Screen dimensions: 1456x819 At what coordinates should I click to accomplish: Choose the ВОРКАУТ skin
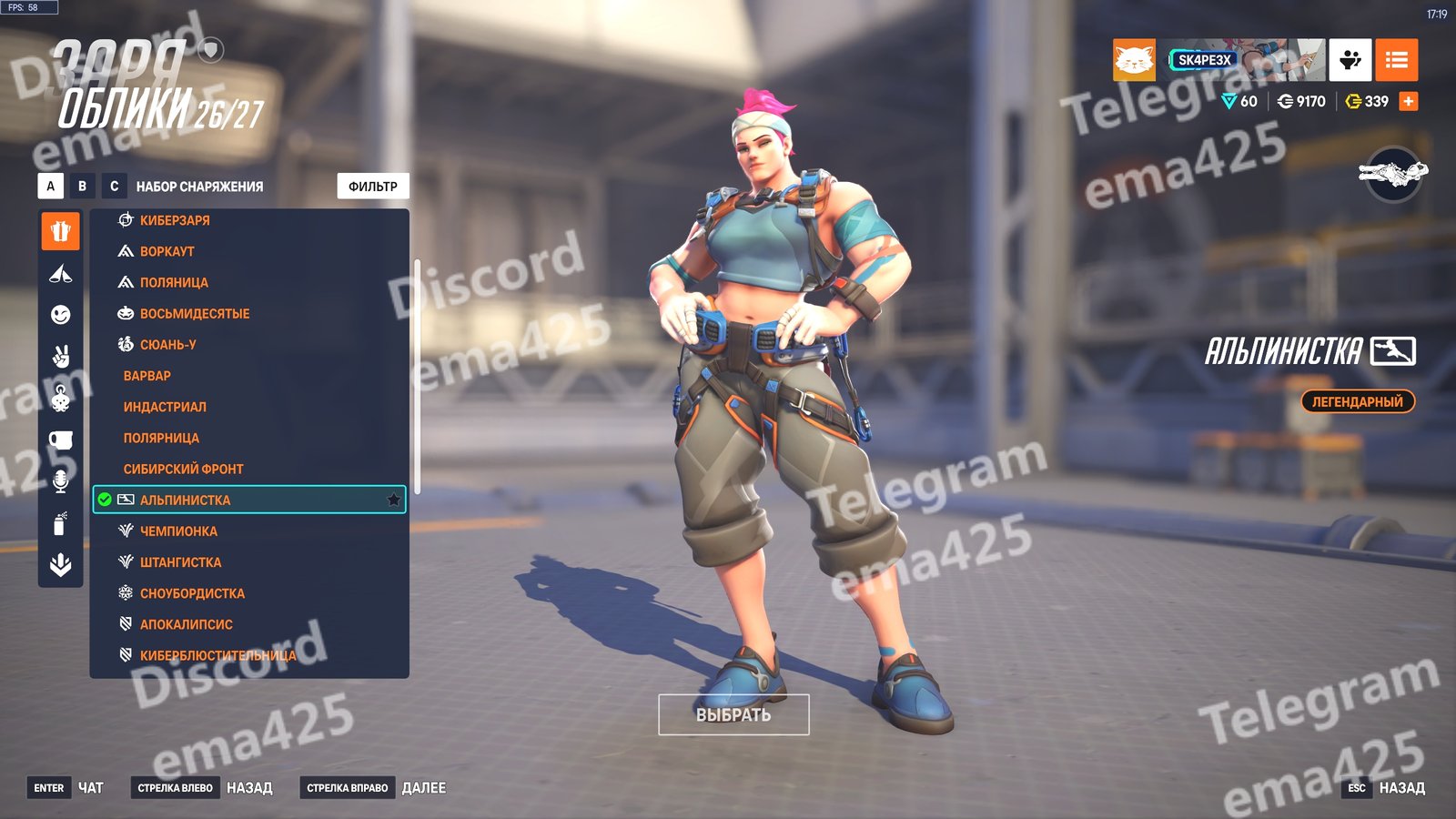click(x=167, y=251)
